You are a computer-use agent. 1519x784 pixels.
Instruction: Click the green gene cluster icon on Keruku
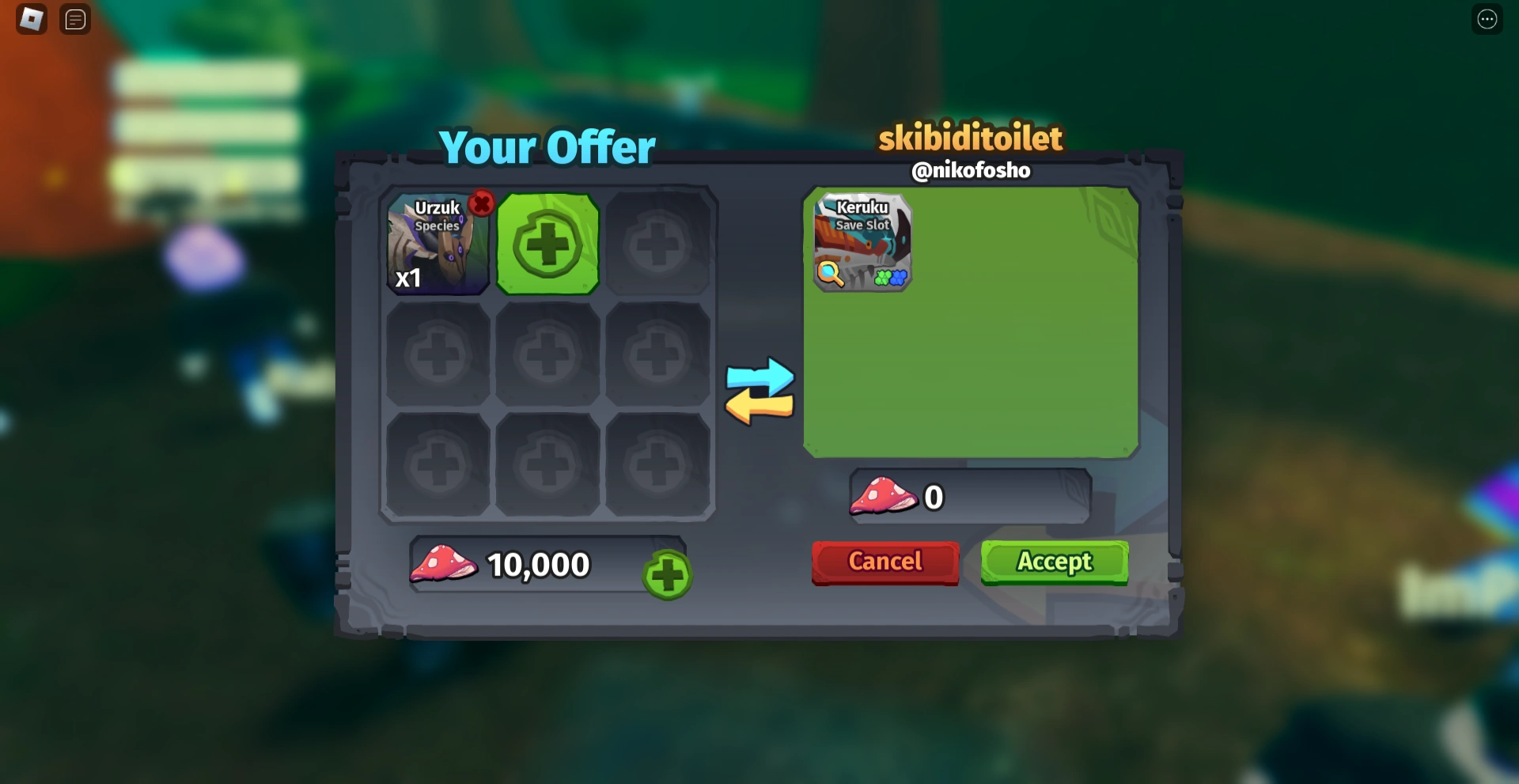(x=883, y=278)
